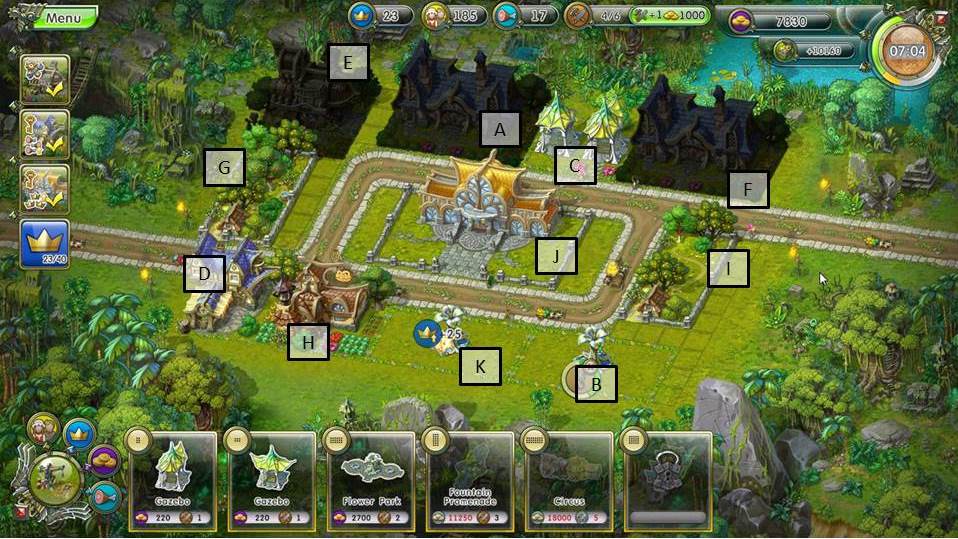This screenshot has height=539, width=958.
Task: Show the workers category with villager faces icon
Action: pos(43,429)
